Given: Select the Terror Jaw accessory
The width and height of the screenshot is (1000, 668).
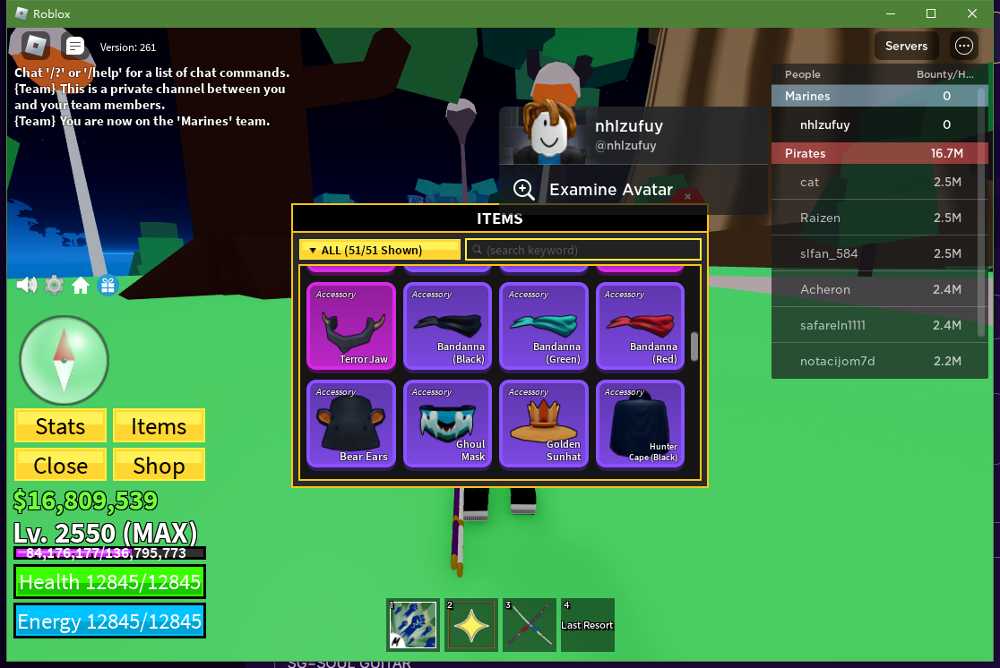Looking at the screenshot, I should [351, 326].
